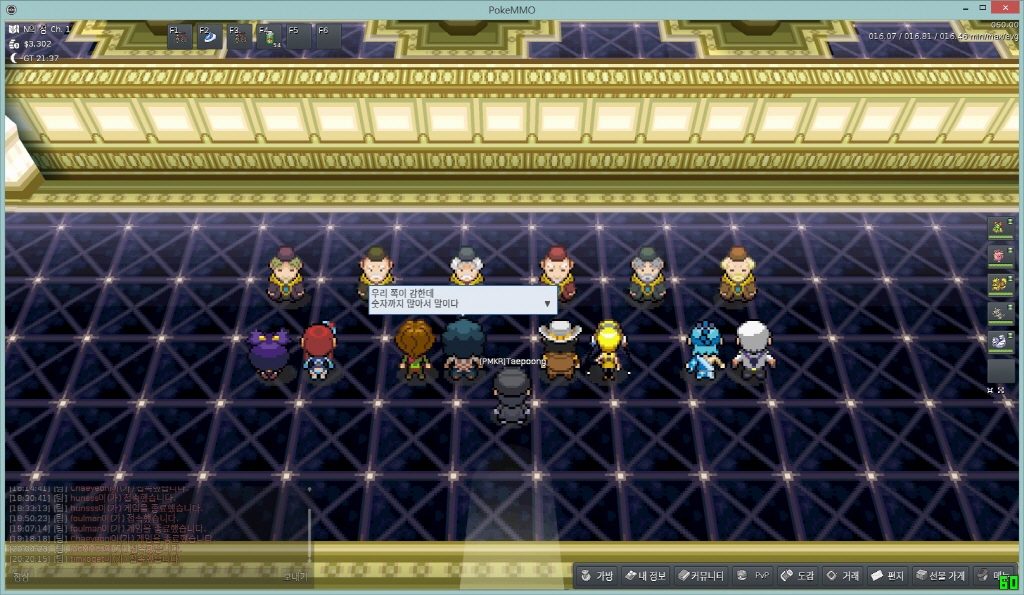Select the white-blue Pokémon party slot
Screen dimensions: 1024x595
(1000, 343)
